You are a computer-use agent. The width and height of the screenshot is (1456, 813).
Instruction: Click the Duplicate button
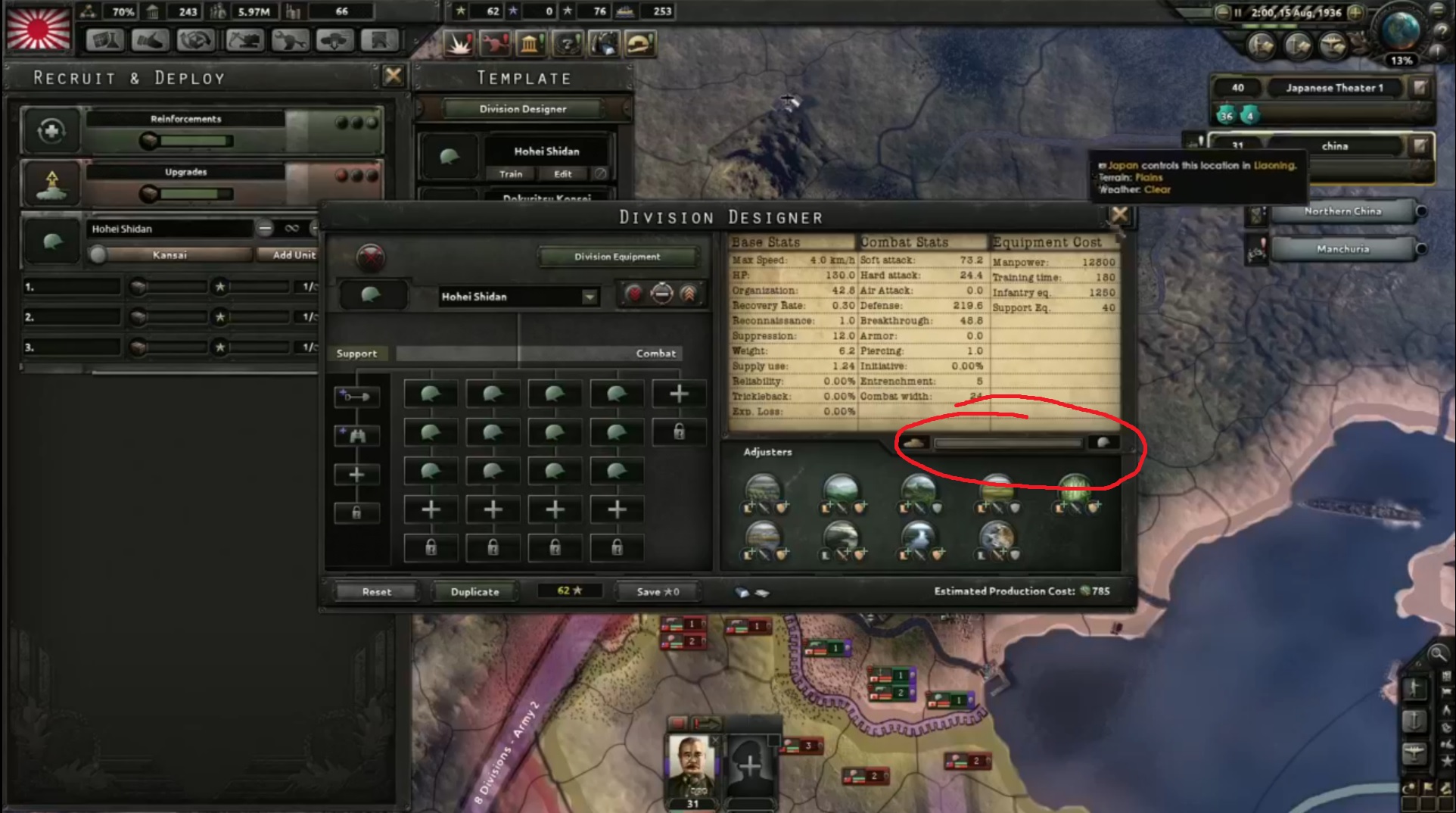tap(474, 591)
